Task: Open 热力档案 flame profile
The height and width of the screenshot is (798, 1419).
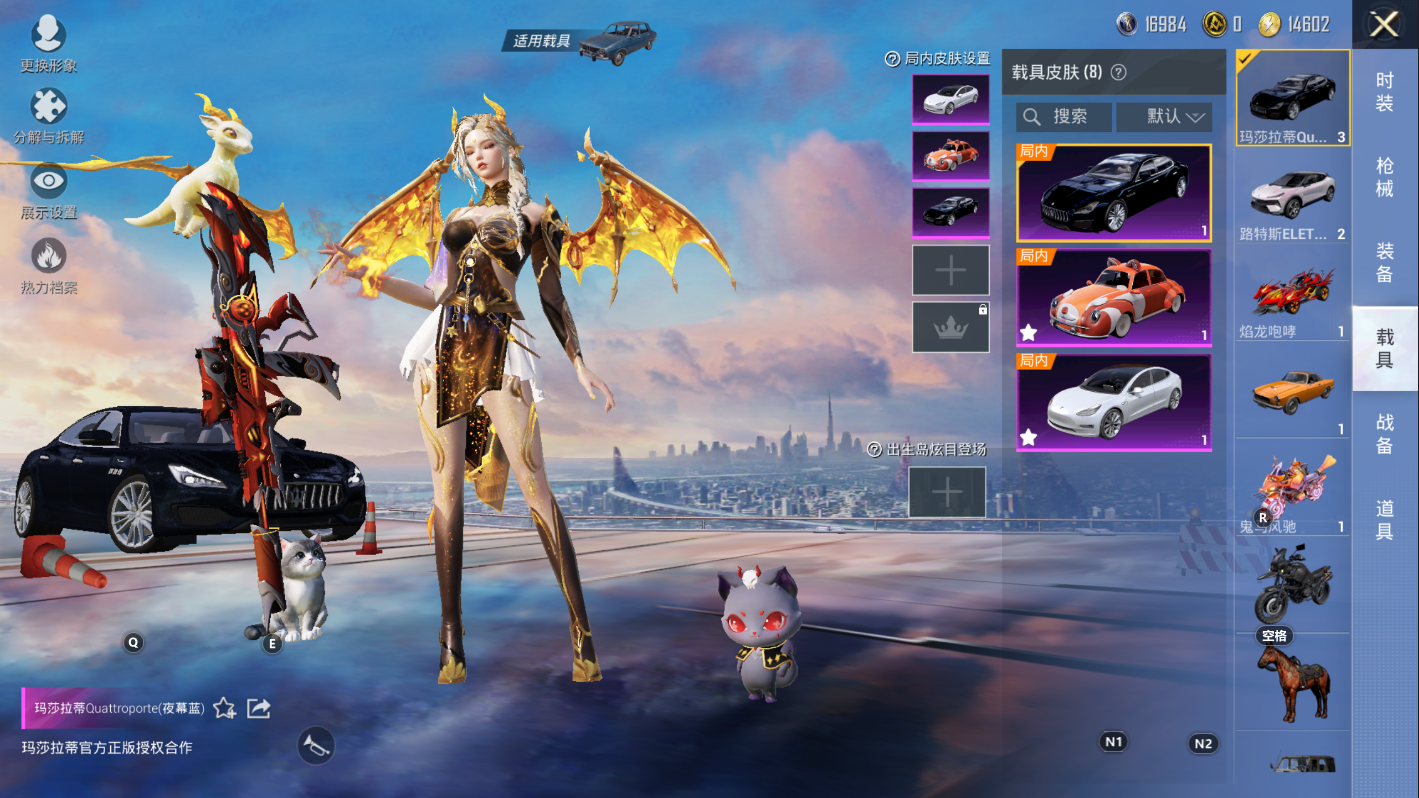Action: [48, 265]
